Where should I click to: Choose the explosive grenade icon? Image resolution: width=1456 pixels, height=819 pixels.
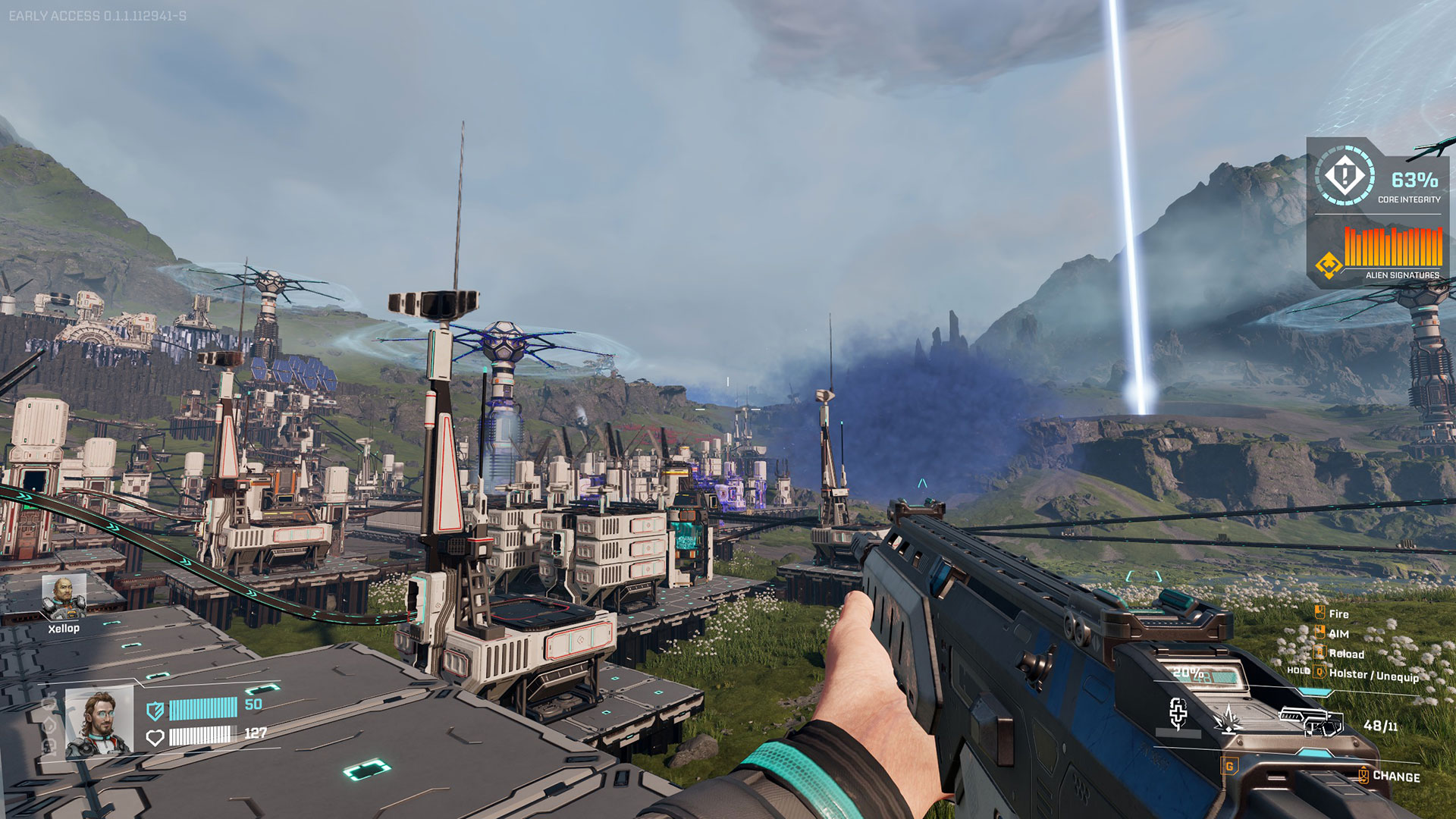(x=1228, y=719)
